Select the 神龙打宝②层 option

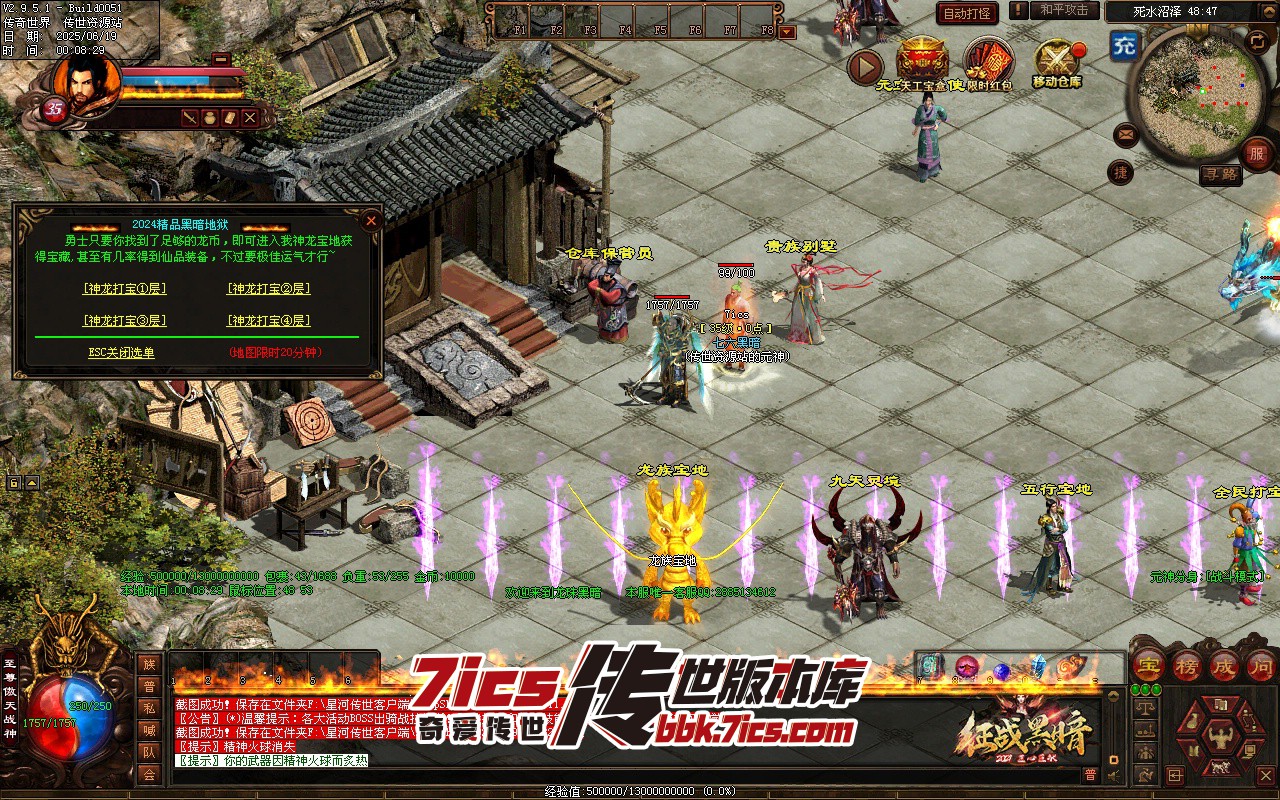pyautogui.click(x=268, y=289)
